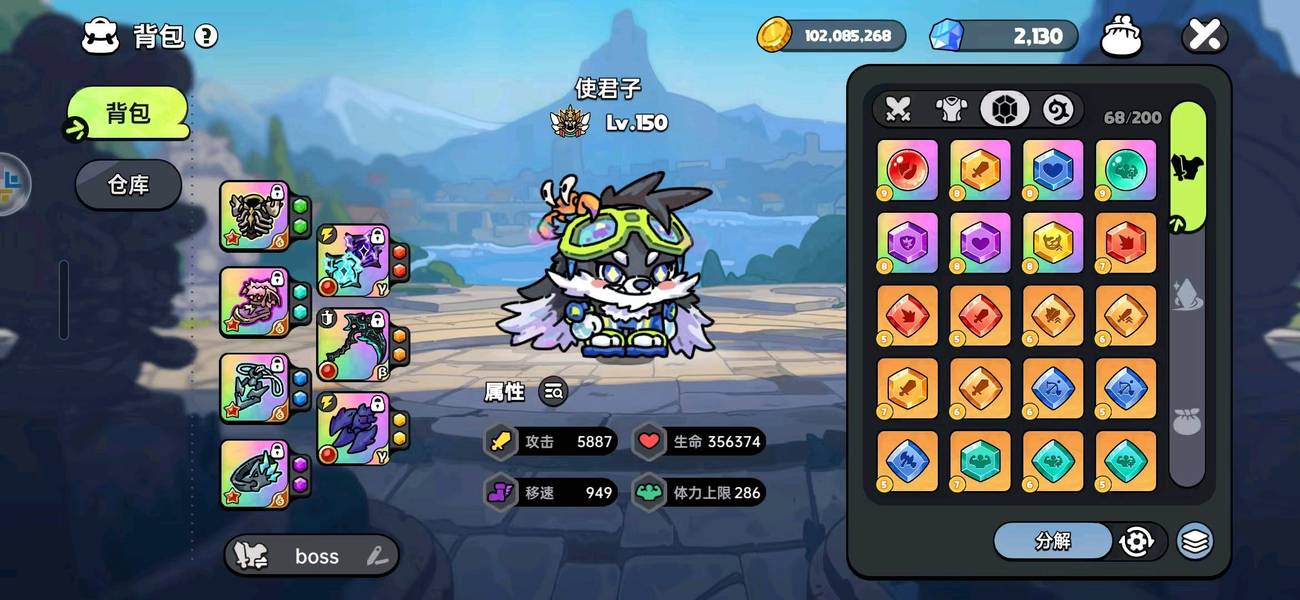Click the circular refresh button beside 分解

(1137, 541)
